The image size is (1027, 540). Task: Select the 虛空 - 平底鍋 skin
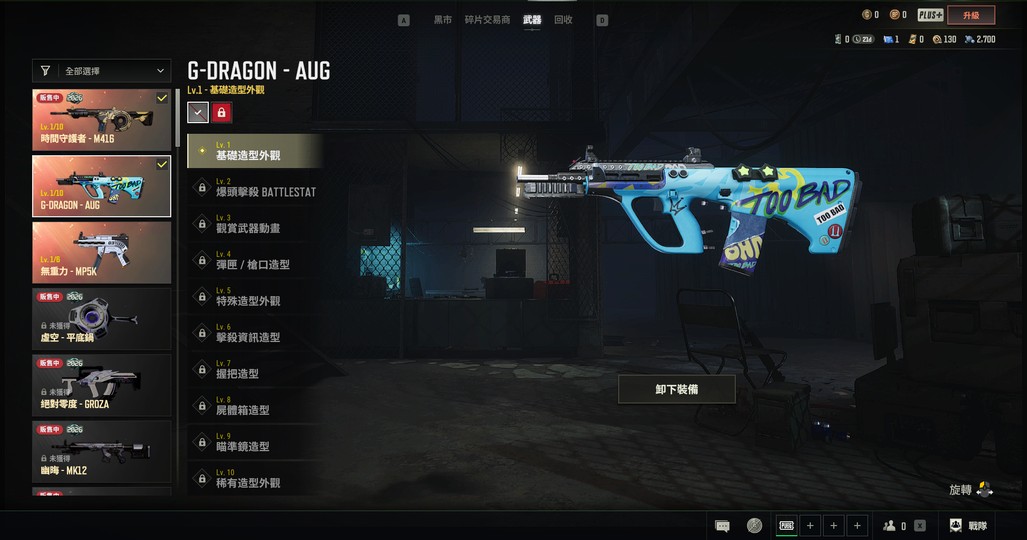click(102, 318)
